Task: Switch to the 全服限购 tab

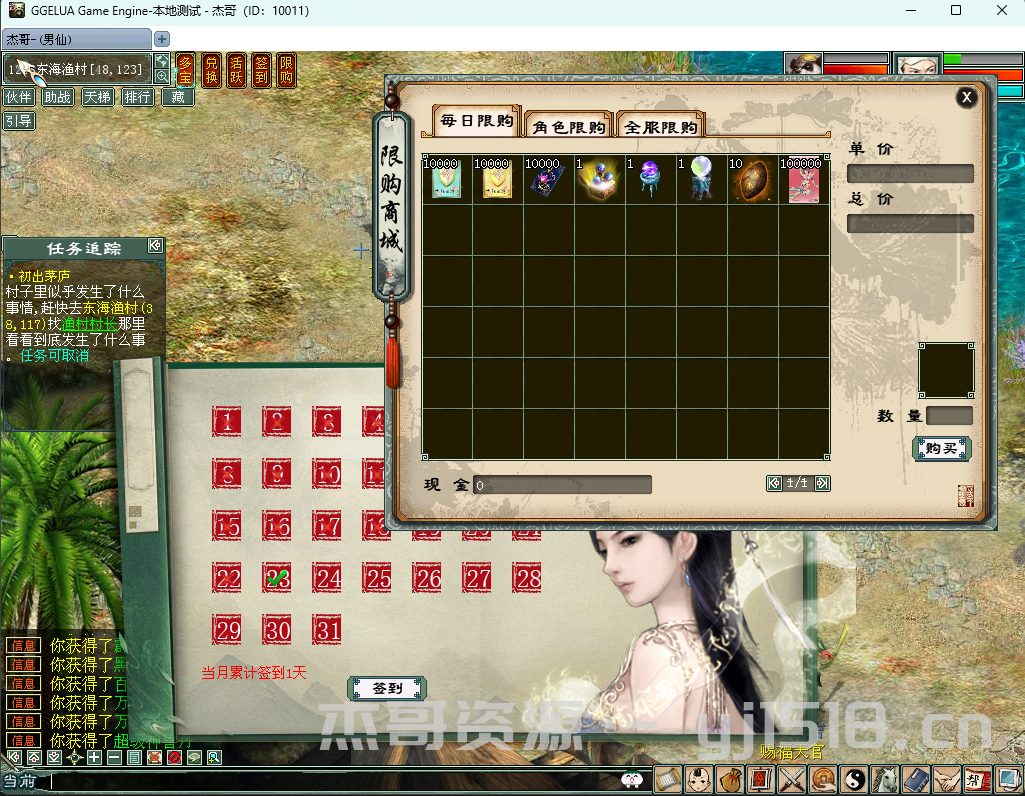Action: (660, 127)
